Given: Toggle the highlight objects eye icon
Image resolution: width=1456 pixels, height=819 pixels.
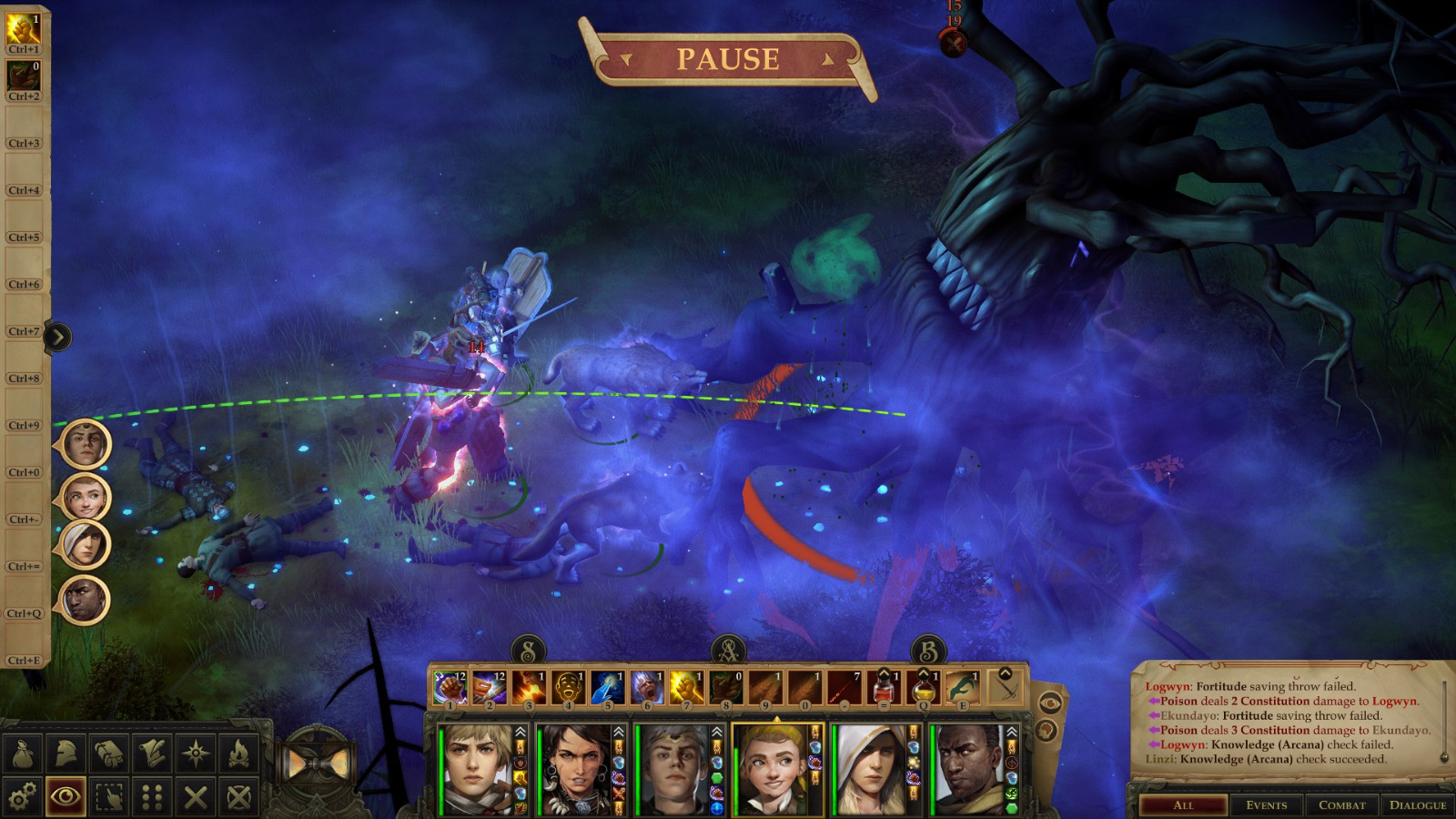Looking at the screenshot, I should coord(66,795).
